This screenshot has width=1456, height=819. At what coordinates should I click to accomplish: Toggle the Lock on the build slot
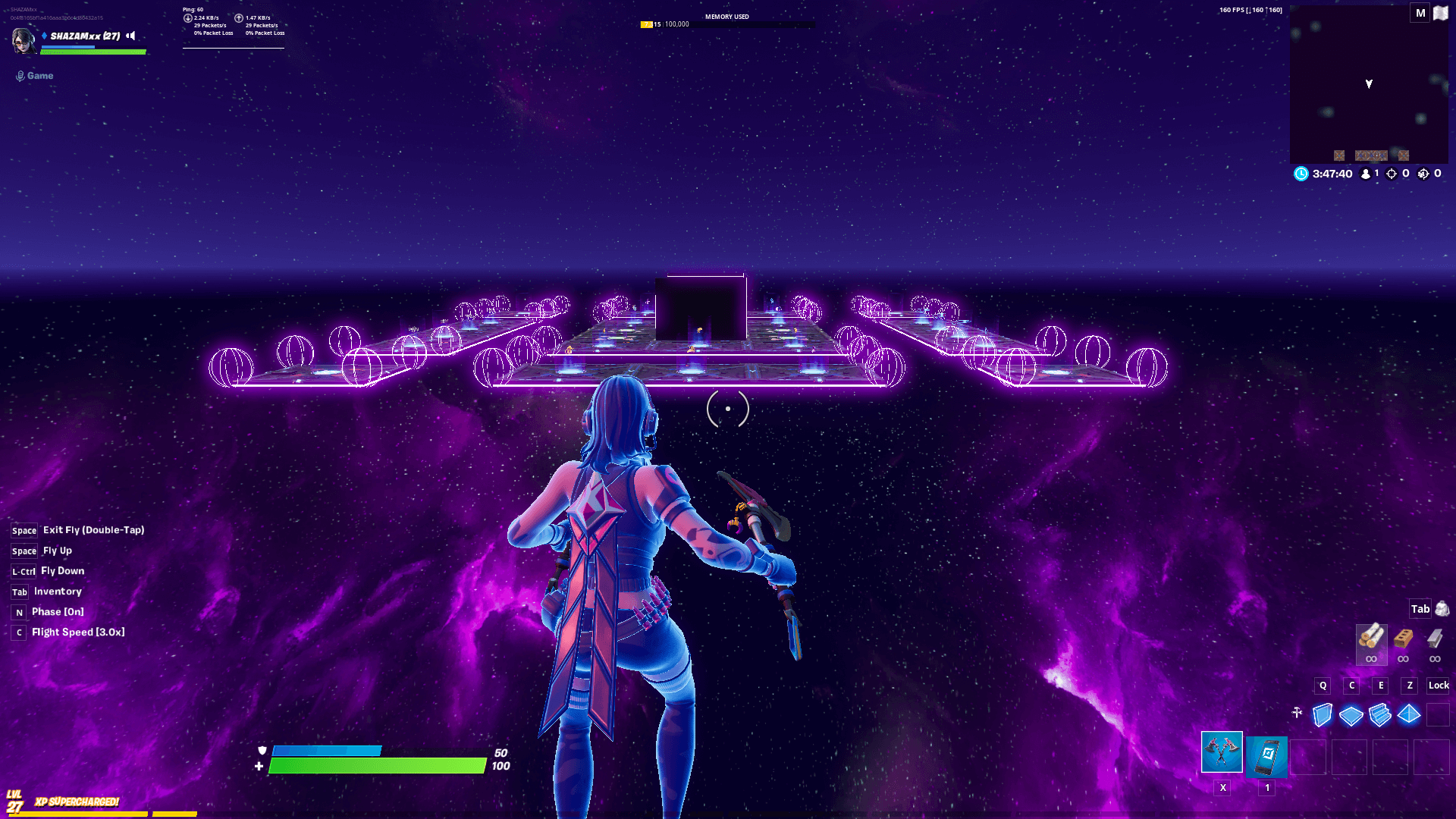click(1438, 686)
